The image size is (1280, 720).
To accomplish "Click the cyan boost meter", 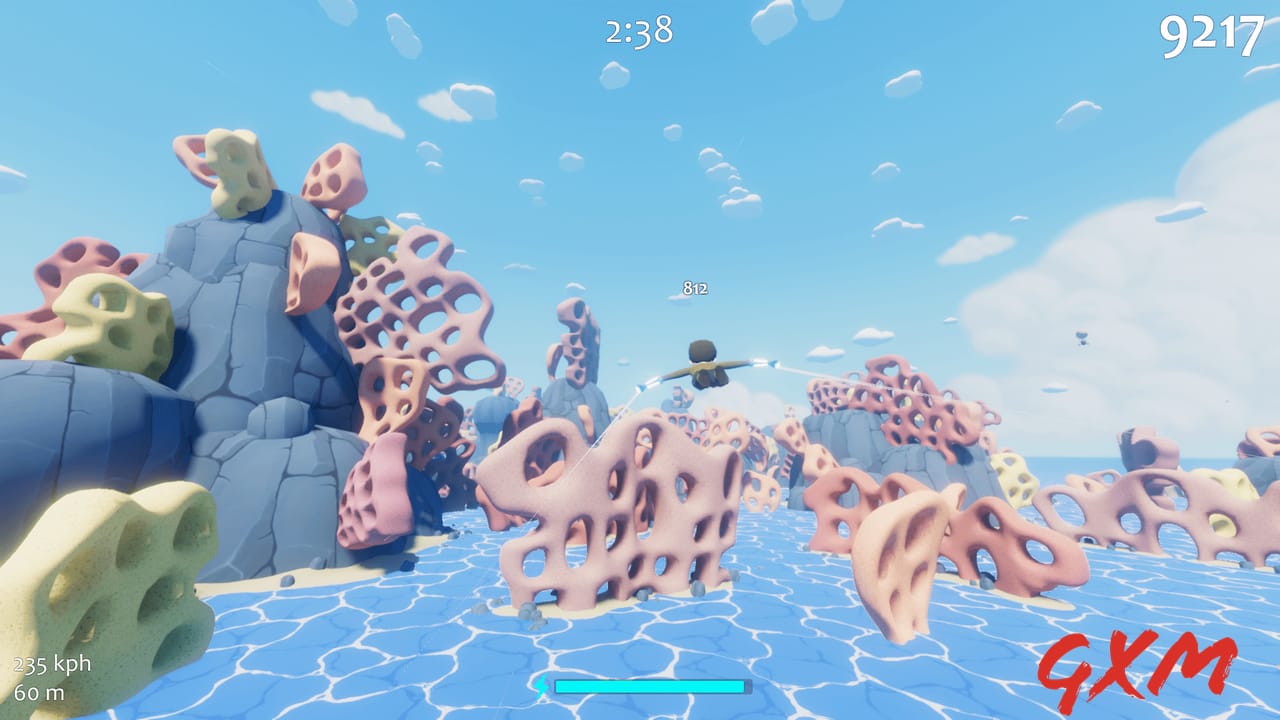I will 650,688.
